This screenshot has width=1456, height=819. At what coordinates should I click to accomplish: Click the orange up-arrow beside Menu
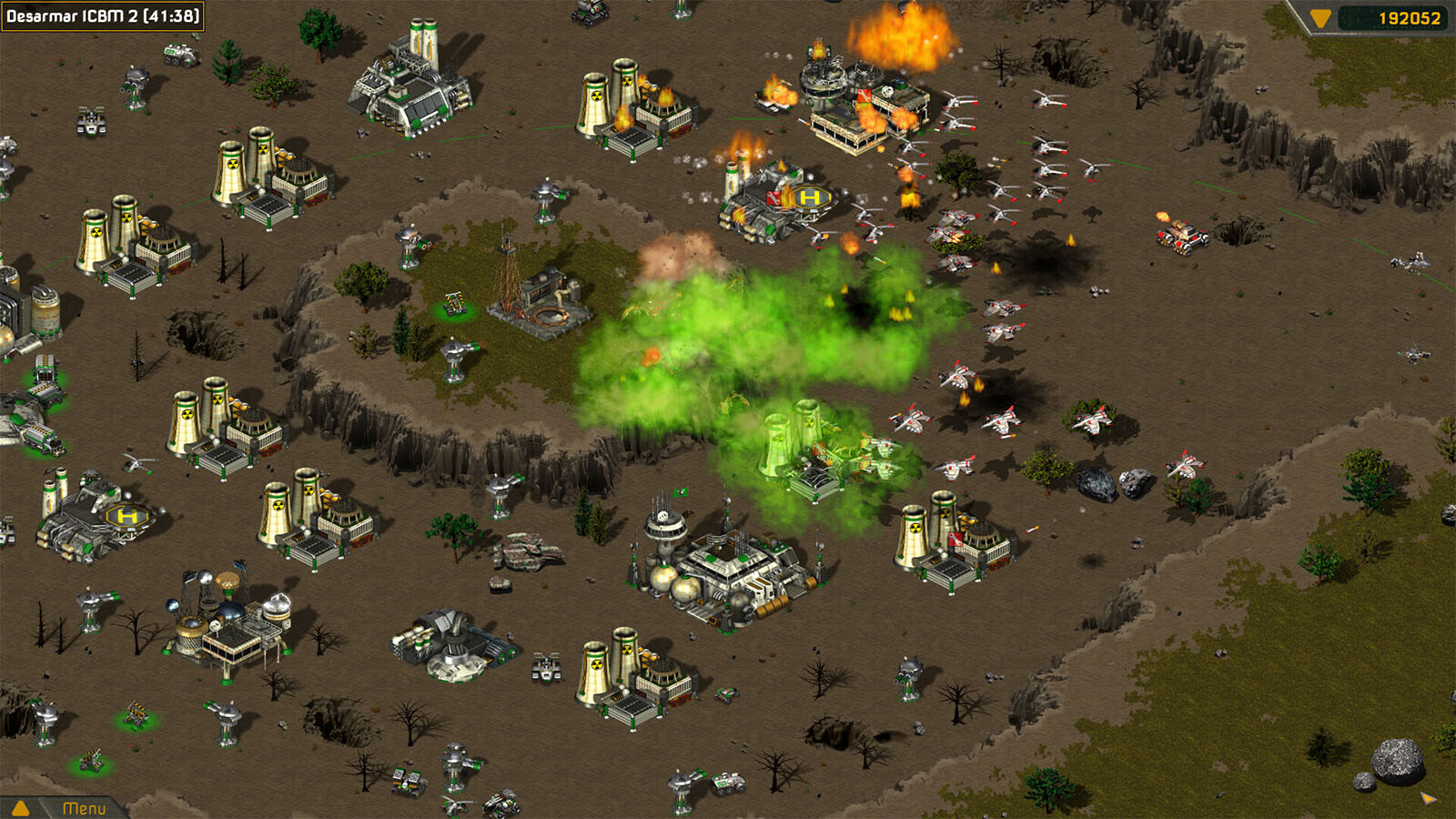pyautogui.click(x=20, y=808)
